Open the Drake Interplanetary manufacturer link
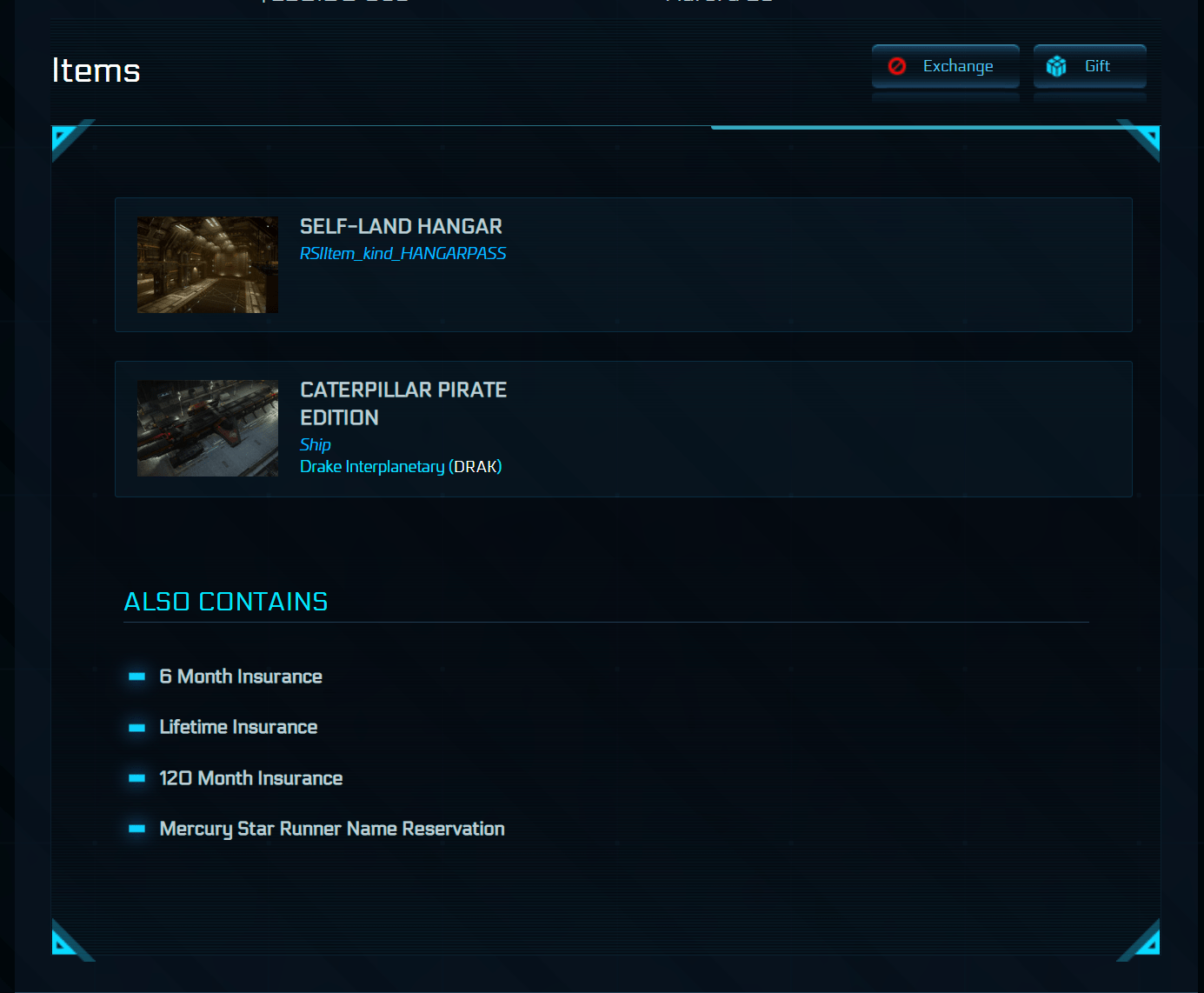This screenshot has width=1204, height=993. tap(372, 466)
